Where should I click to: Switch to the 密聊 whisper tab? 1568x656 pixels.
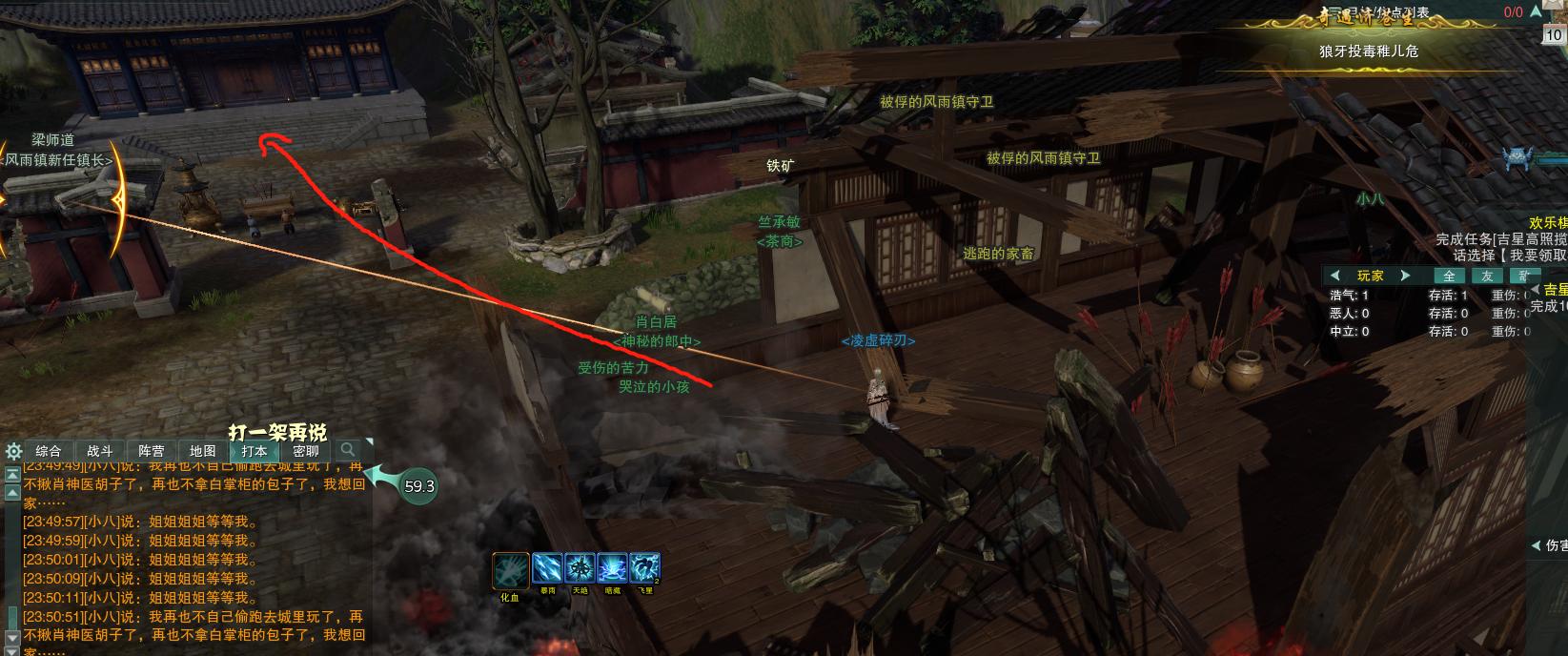click(306, 451)
